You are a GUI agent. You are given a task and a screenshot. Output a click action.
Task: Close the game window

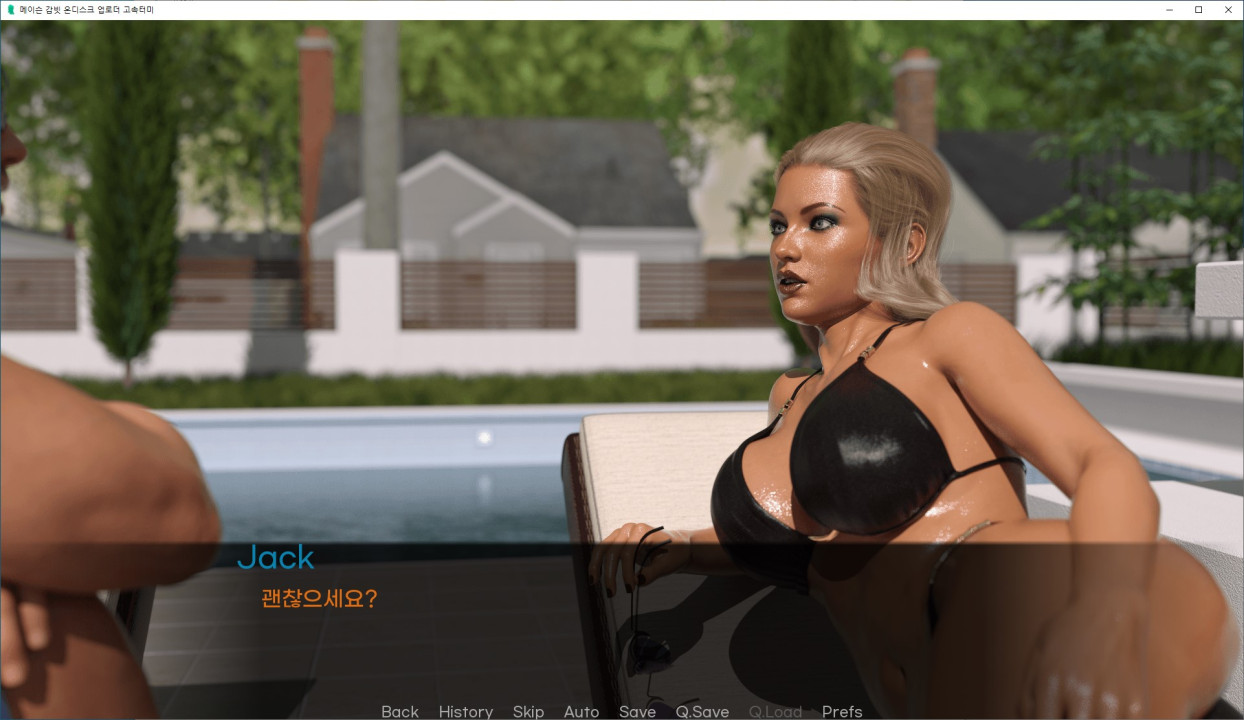point(1227,9)
